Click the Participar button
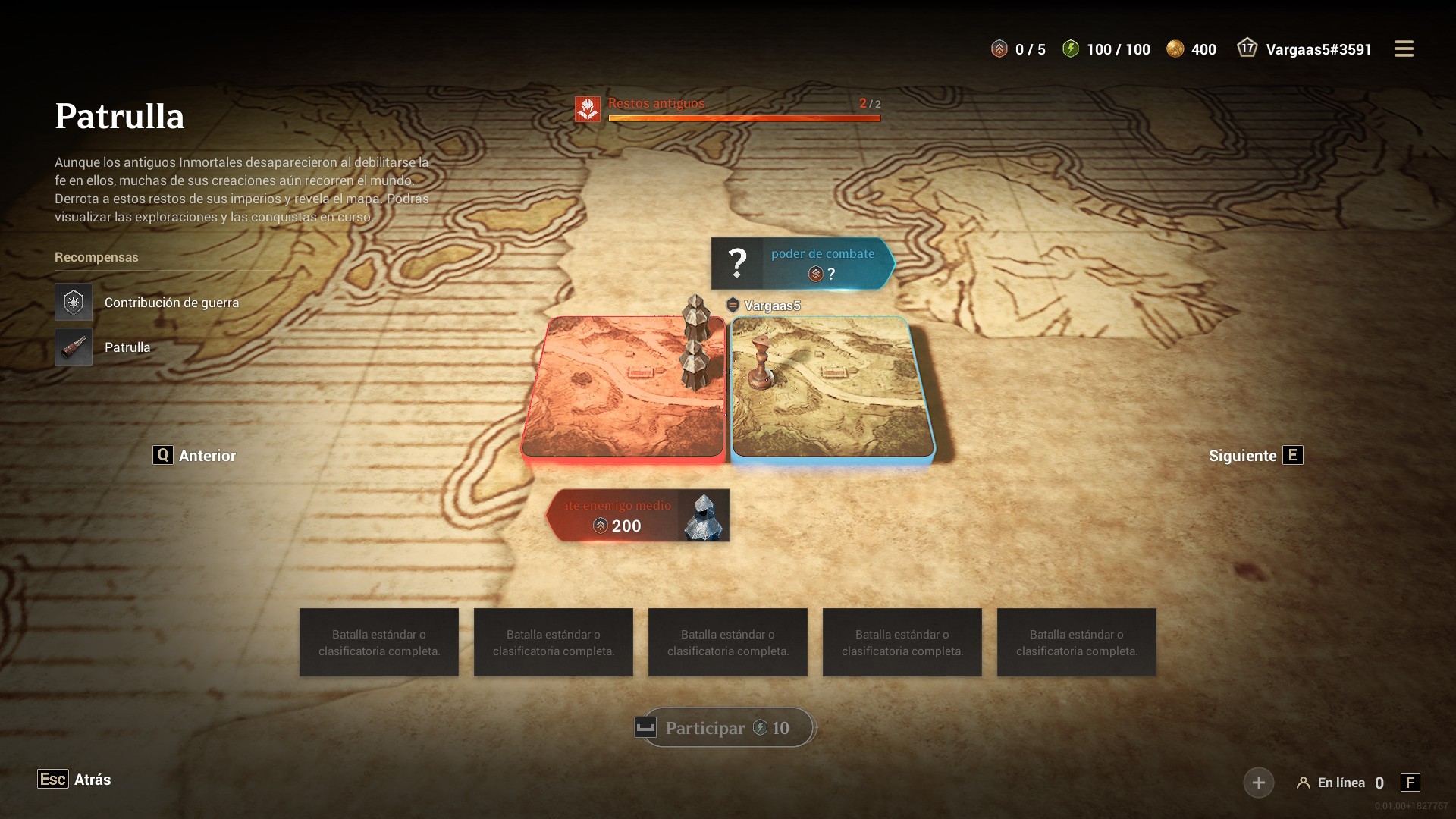Image resolution: width=1456 pixels, height=819 pixels. [726, 728]
